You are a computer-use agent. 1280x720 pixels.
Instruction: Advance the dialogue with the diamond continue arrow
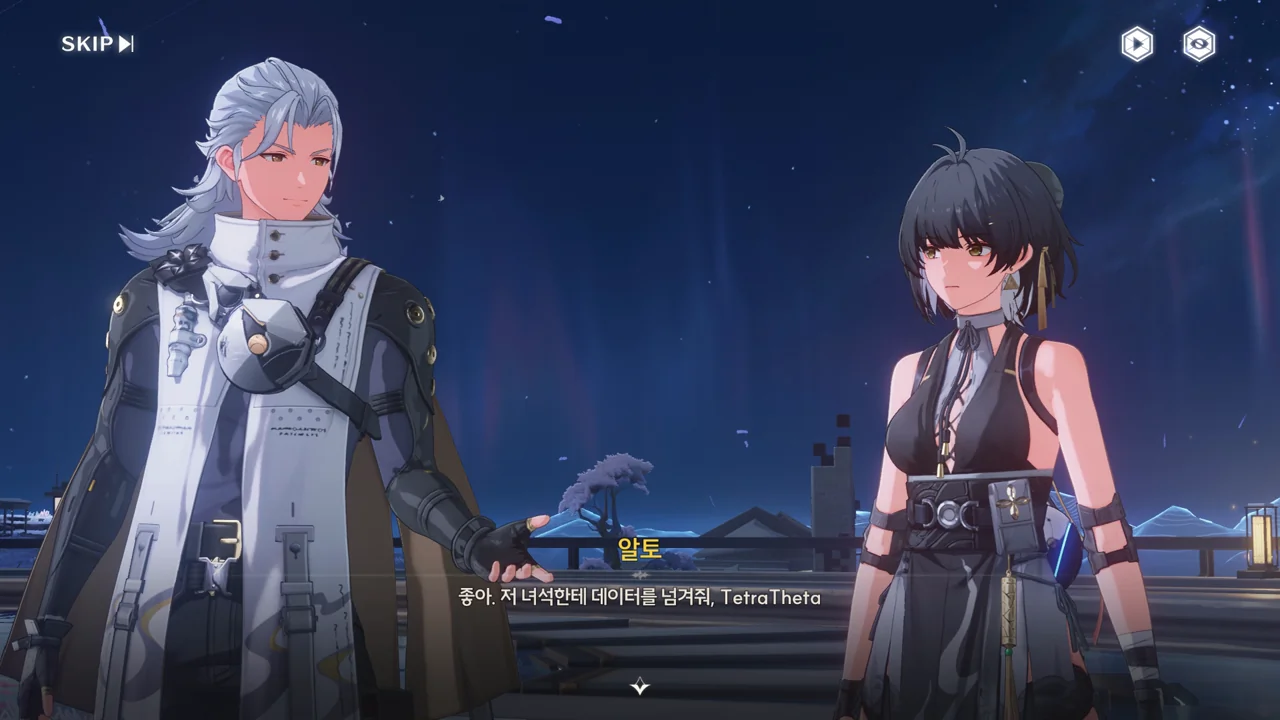pyautogui.click(x=640, y=686)
